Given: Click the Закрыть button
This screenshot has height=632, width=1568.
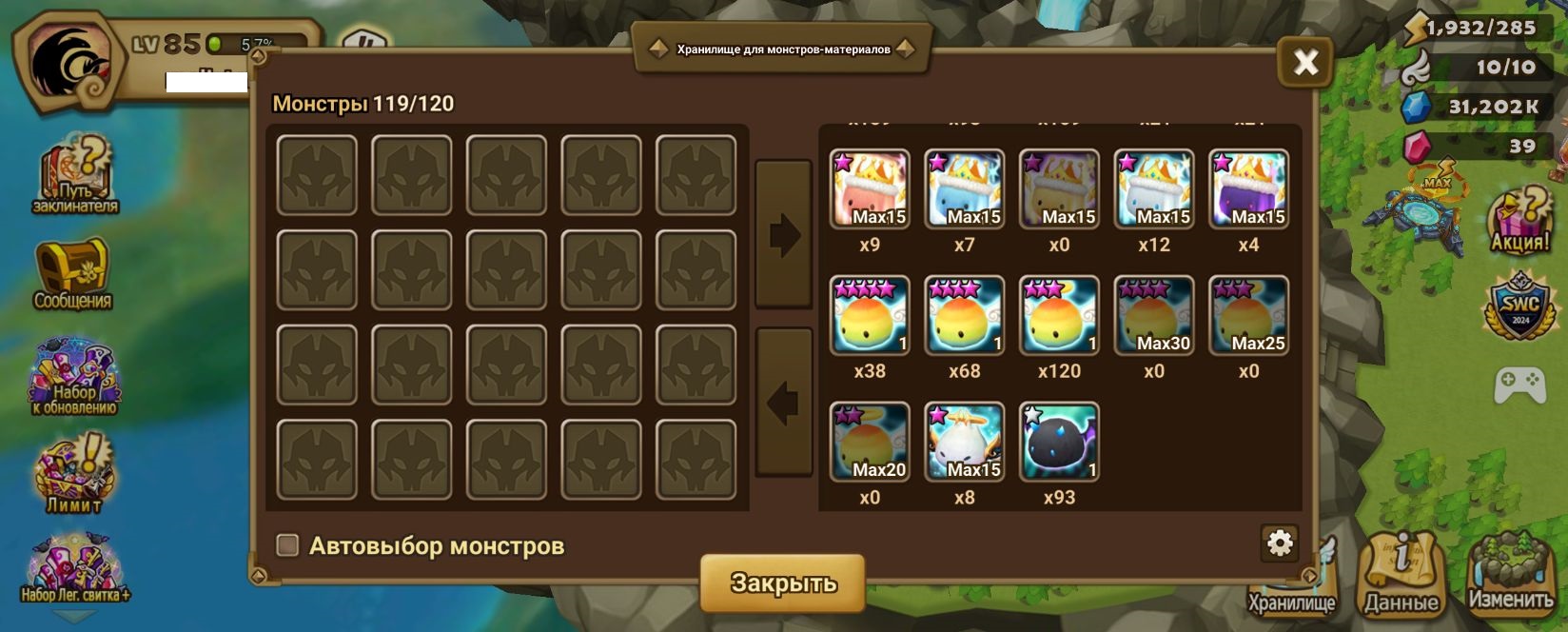Looking at the screenshot, I should (783, 583).
